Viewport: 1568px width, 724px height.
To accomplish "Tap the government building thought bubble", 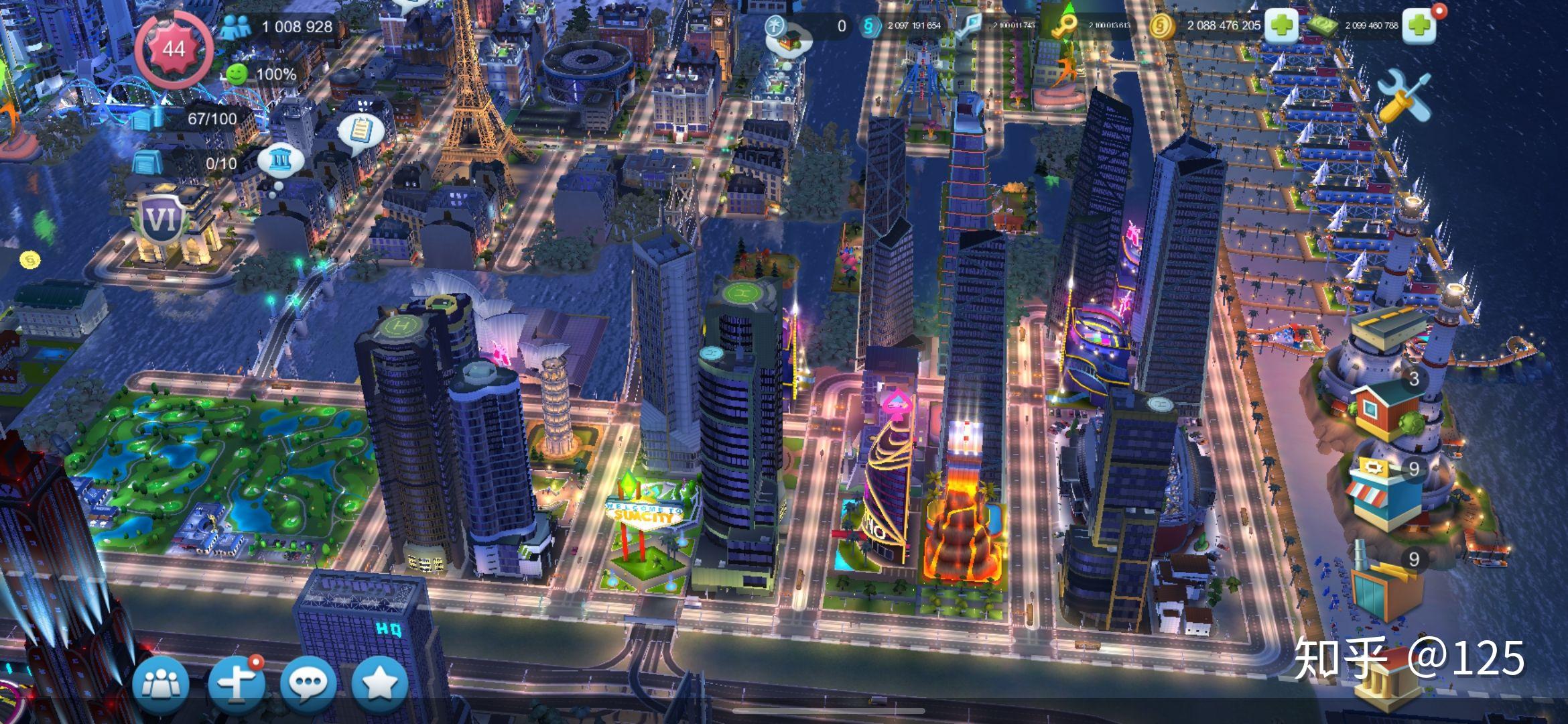I will coord(279,161).
